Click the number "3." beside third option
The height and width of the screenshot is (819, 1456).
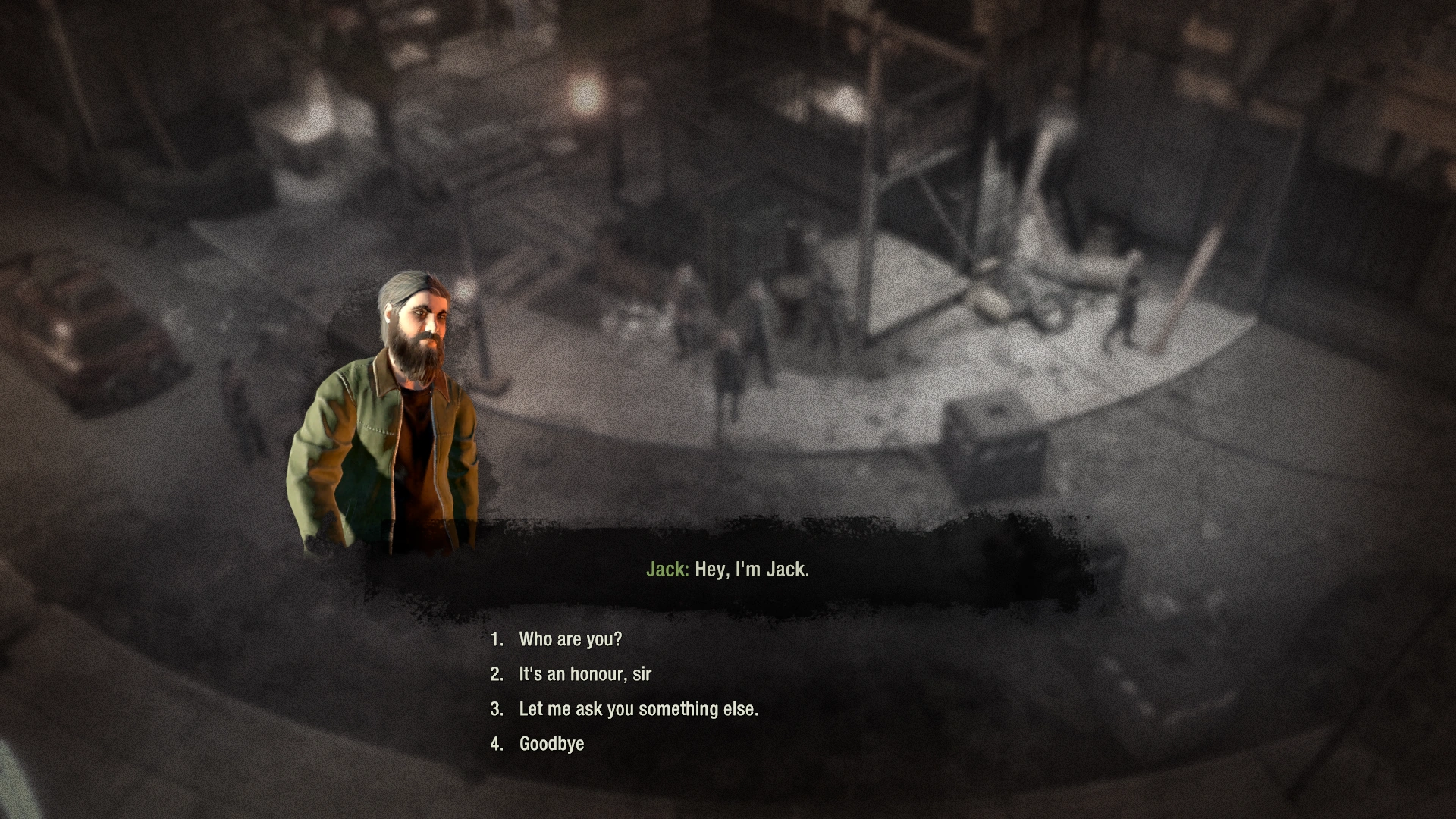497,709
